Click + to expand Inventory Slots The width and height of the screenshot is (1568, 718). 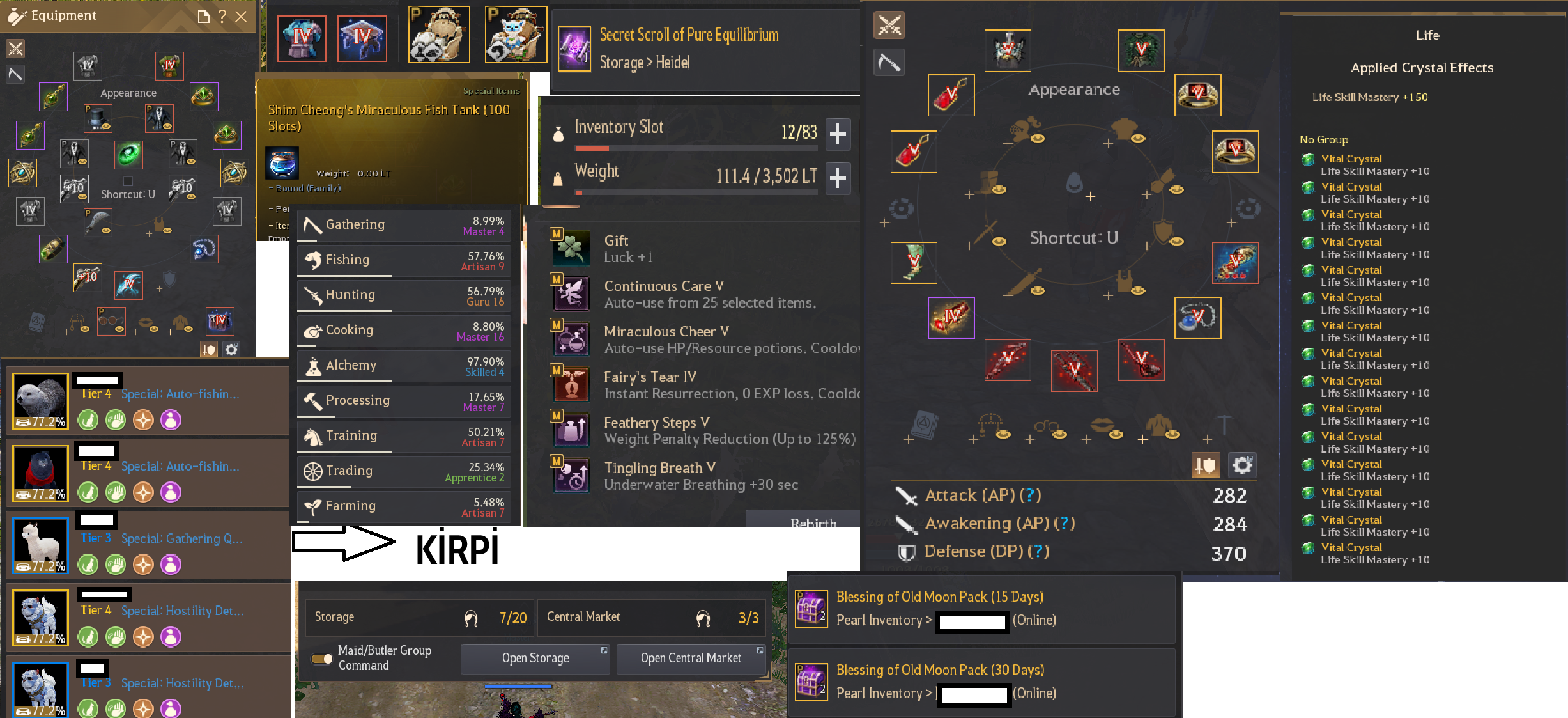838,134
